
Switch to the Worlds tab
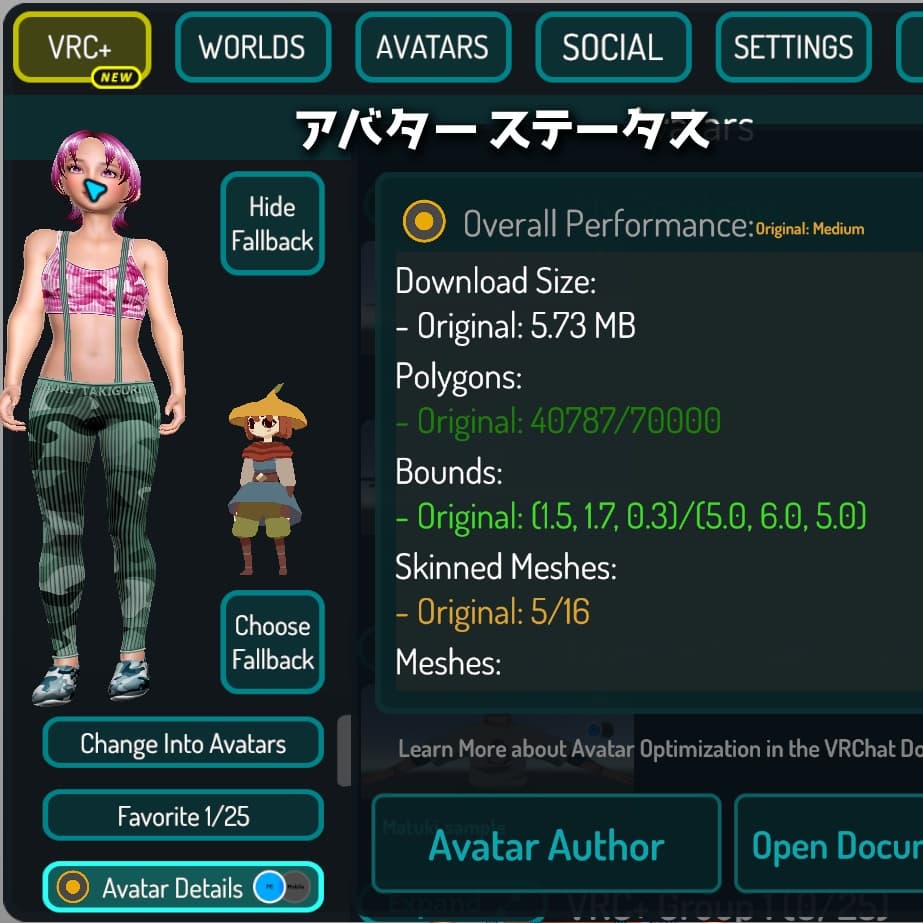click(x=252, y=47)
